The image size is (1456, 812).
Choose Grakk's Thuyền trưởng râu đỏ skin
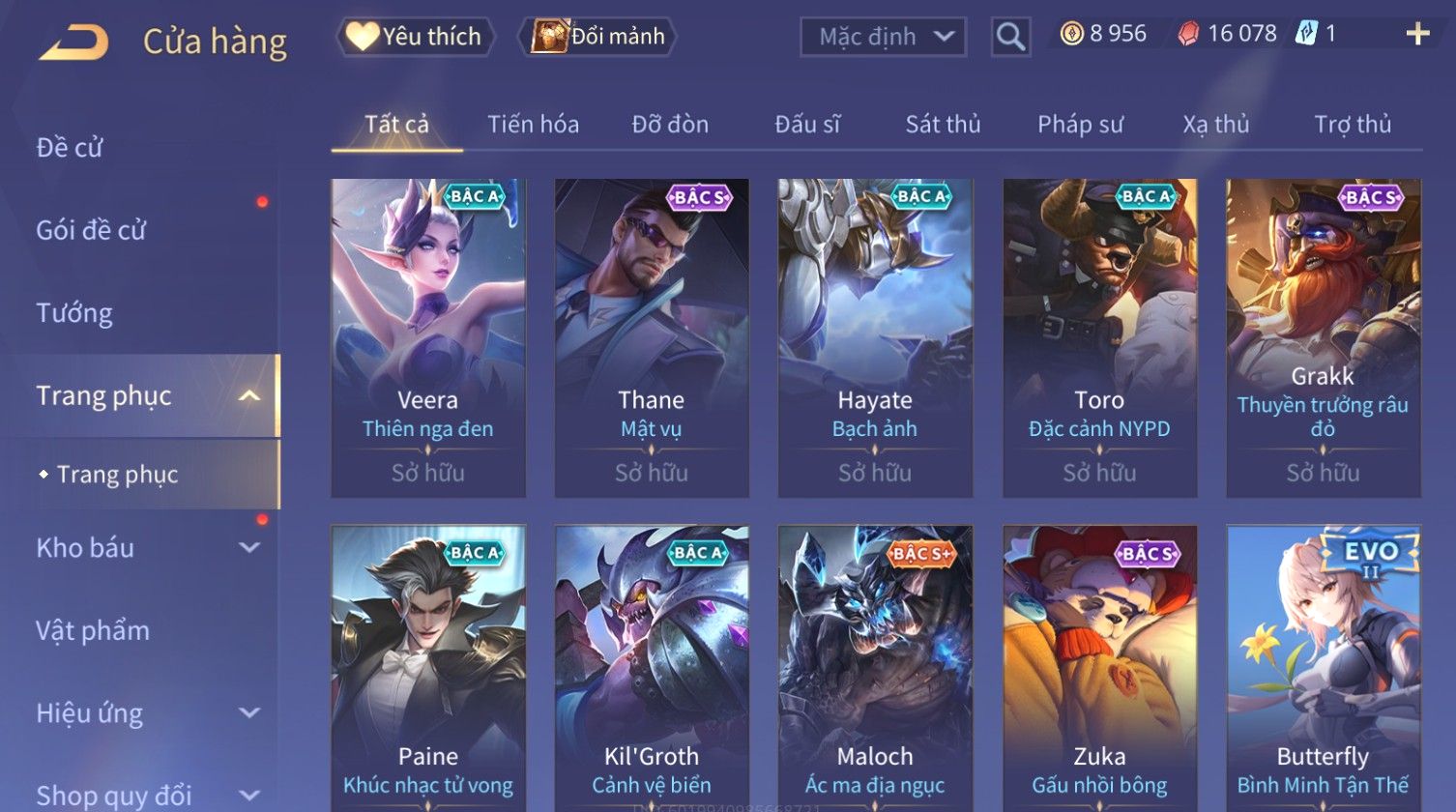click(1323, 337)
